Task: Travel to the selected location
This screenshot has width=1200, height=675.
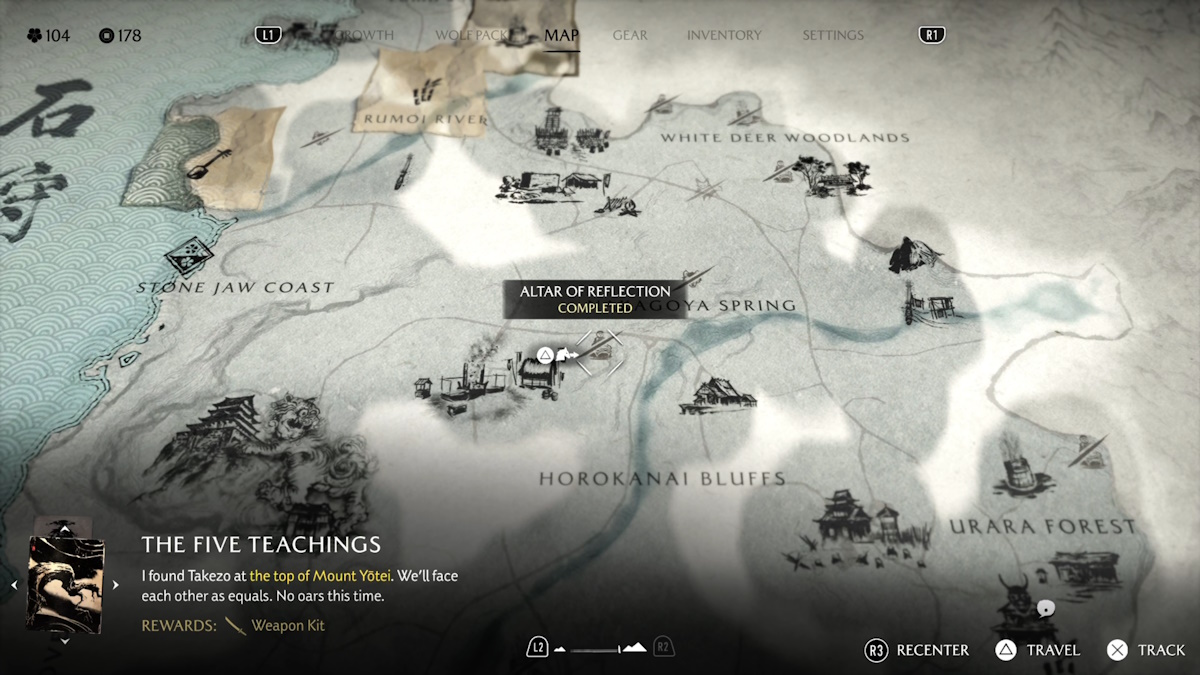Action: pyautogui.click(x=1038, y=650)
